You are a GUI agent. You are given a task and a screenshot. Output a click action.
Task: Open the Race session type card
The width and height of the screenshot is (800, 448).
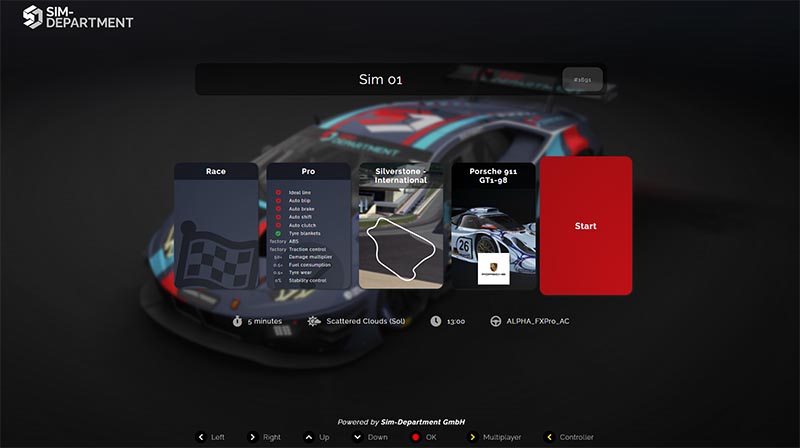coord(216,227)
